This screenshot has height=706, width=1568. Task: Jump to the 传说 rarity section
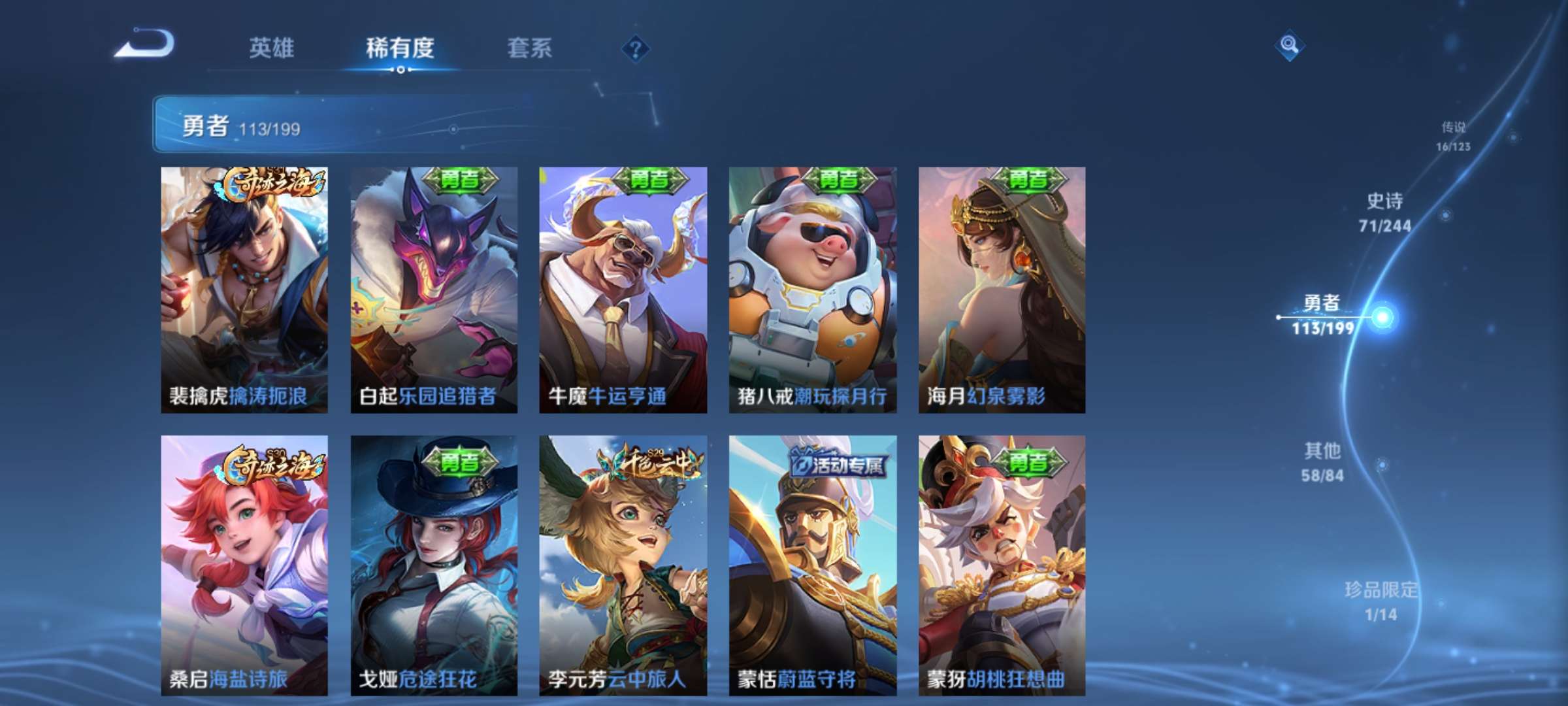point(1453,136)
